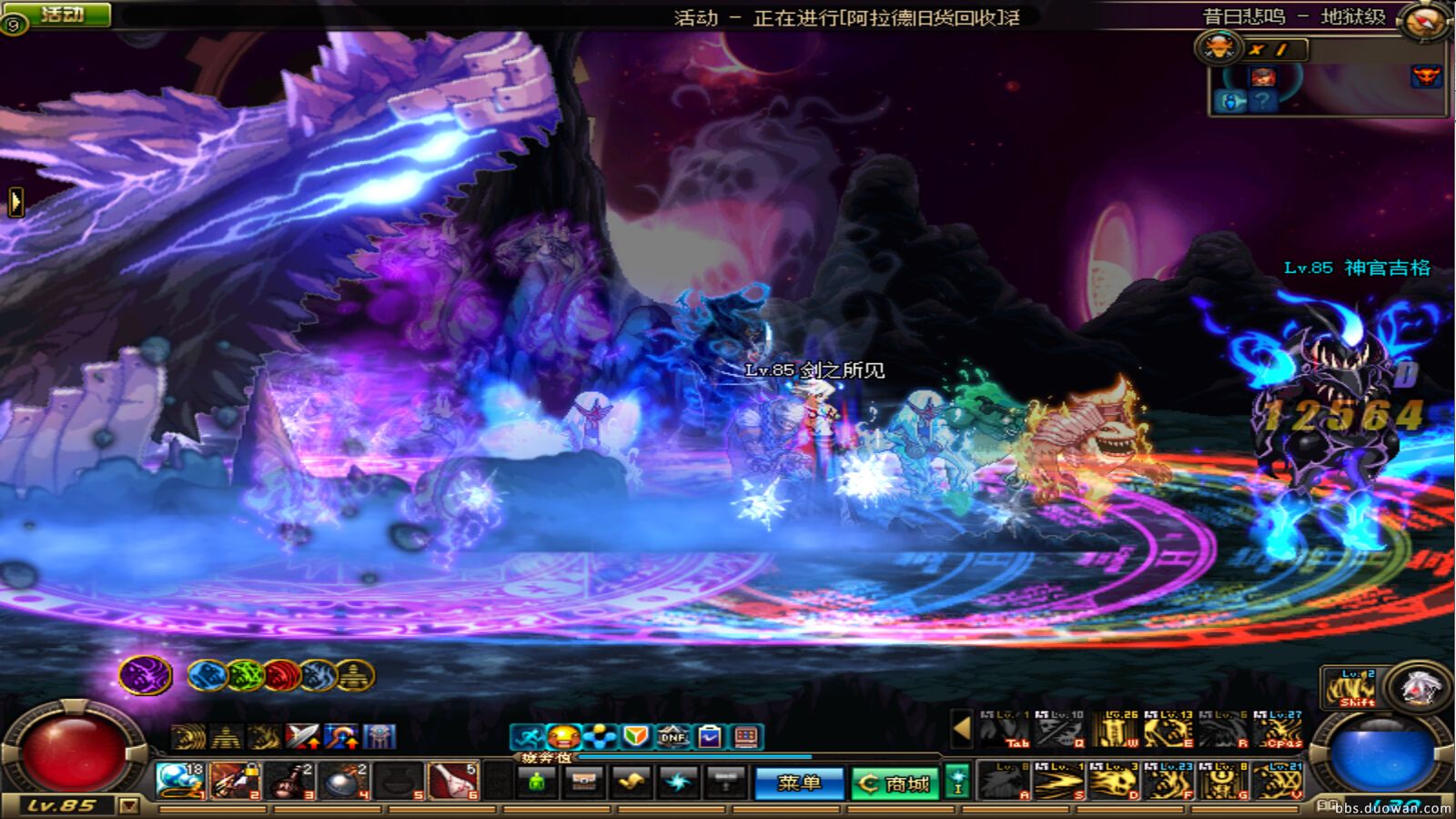Open the 商城 cash shop
Image resolution: width=1456 pixels, height=819 pixels.
(895, 783)
